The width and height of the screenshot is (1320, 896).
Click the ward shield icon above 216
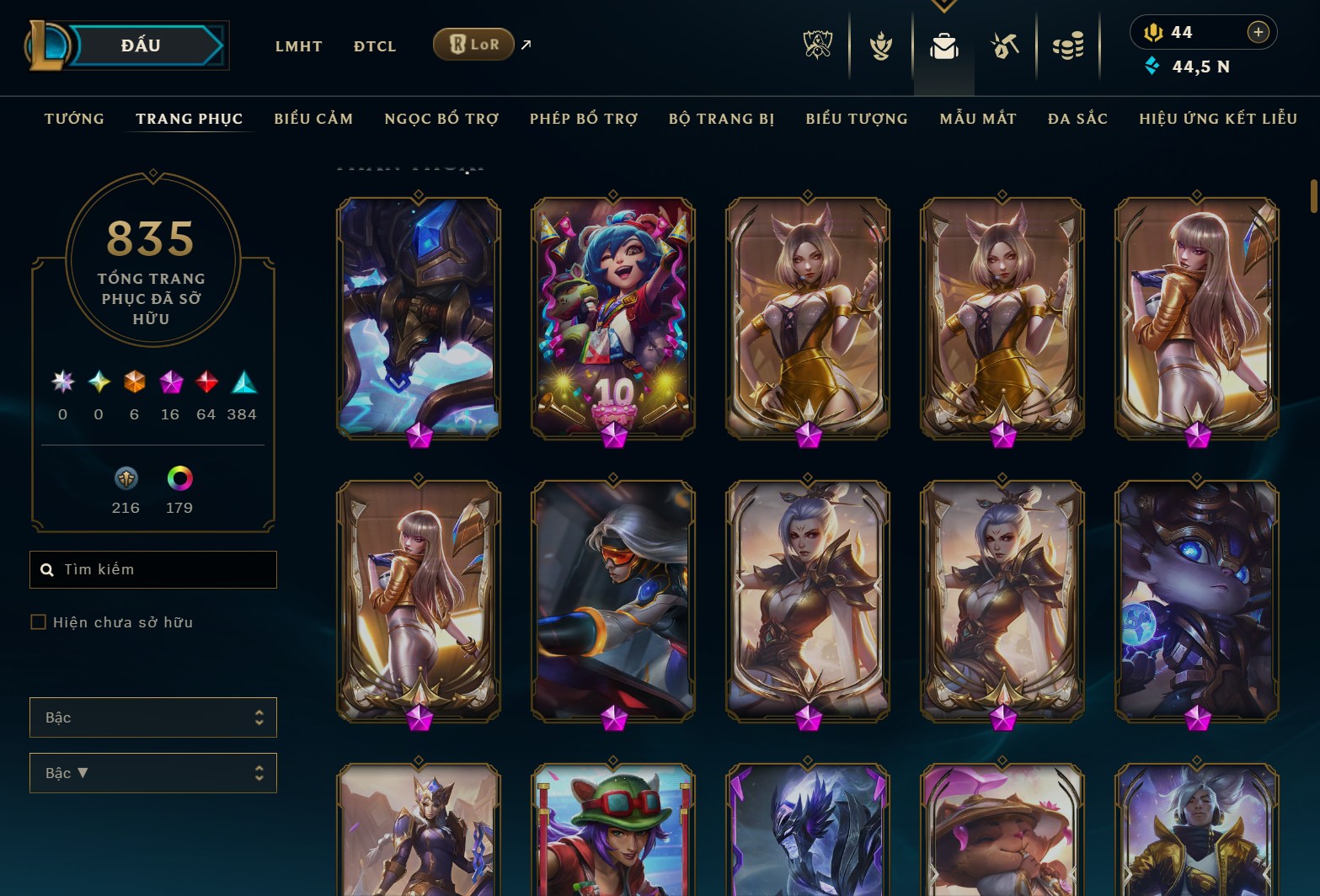[126, 480]
